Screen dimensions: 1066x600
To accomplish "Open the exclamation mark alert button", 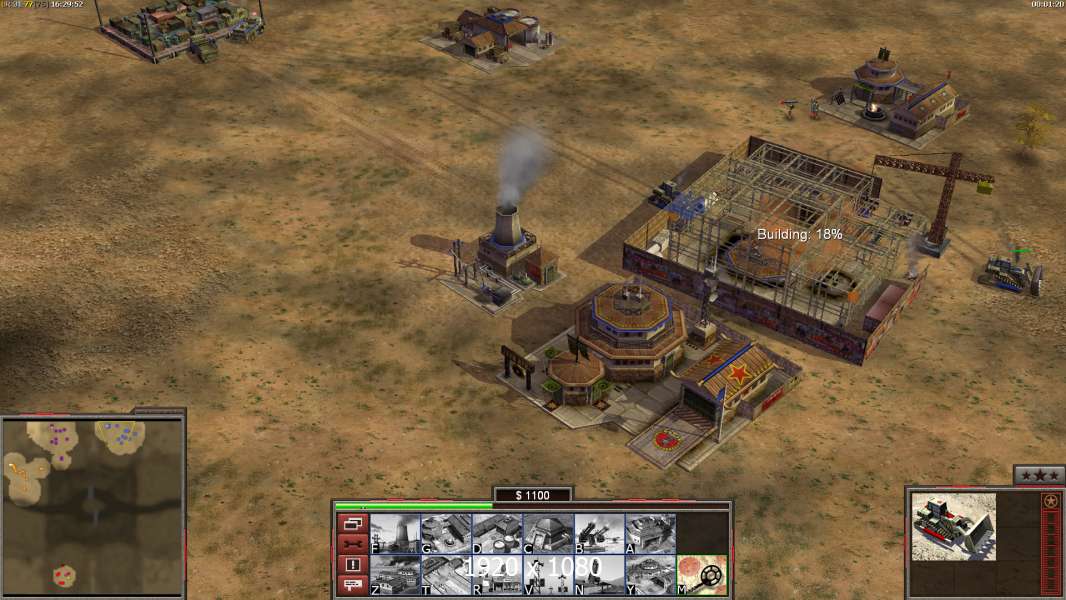I will tap(352, 565).
